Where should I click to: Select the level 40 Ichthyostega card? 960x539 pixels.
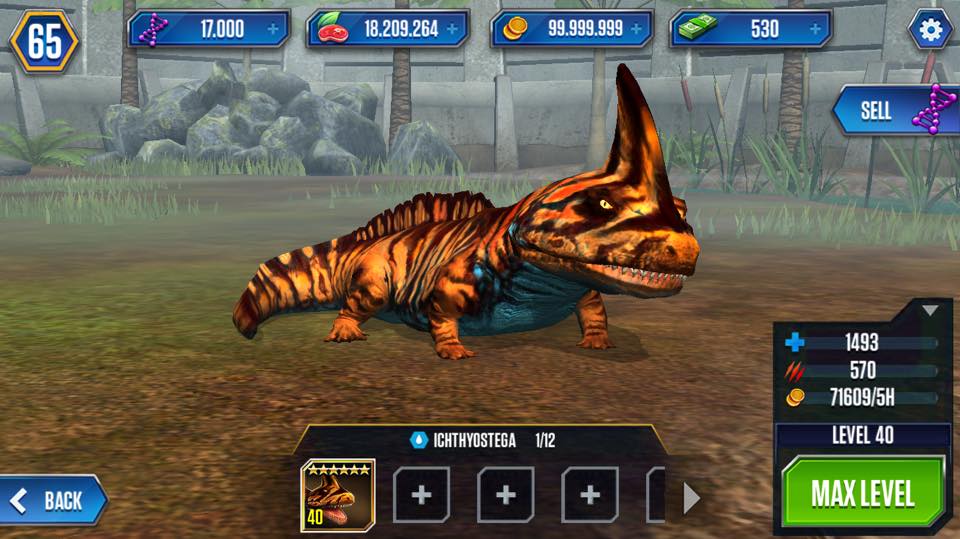point(338,494)
